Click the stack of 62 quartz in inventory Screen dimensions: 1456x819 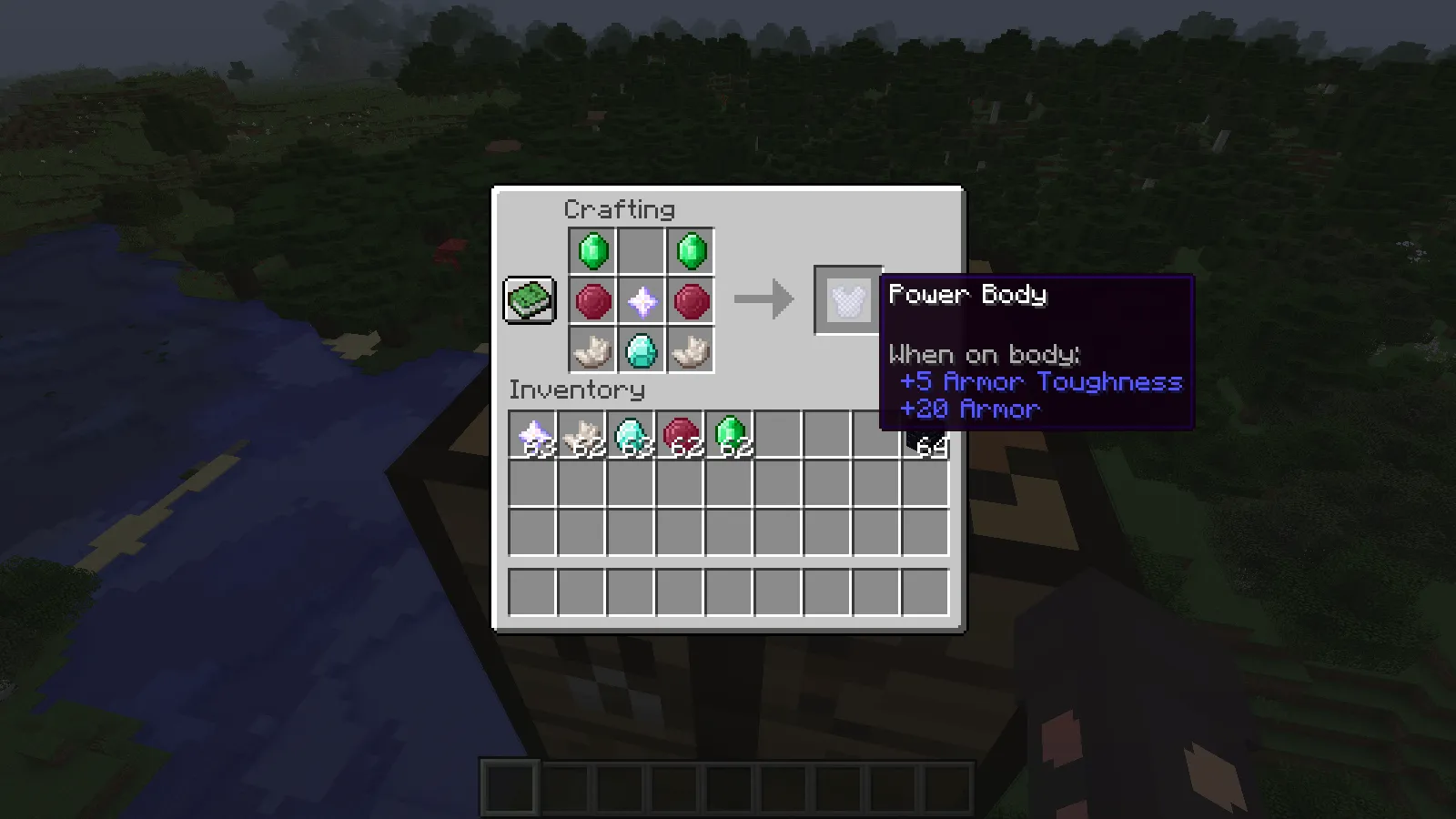(582, 434)
